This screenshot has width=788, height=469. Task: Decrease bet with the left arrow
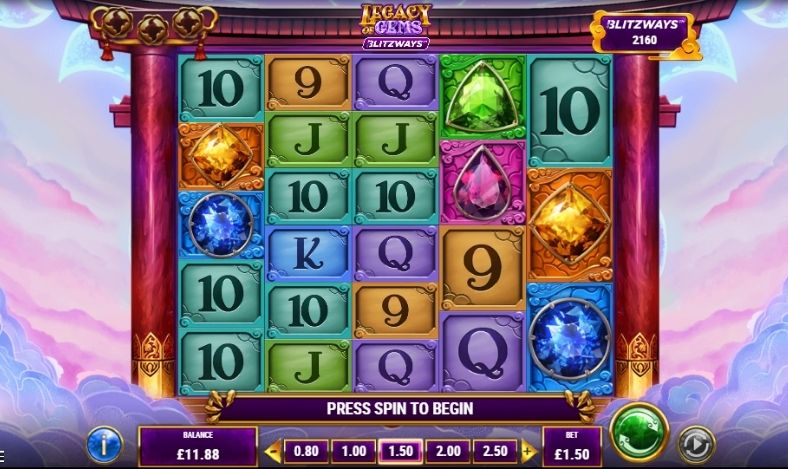272,451
